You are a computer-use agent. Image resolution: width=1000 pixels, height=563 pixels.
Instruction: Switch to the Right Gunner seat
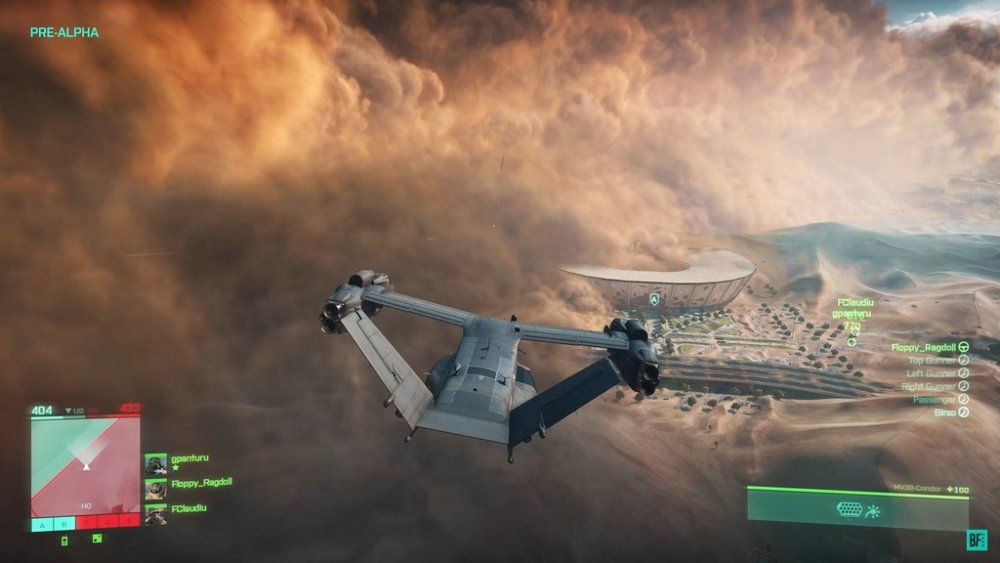point(937,386)
